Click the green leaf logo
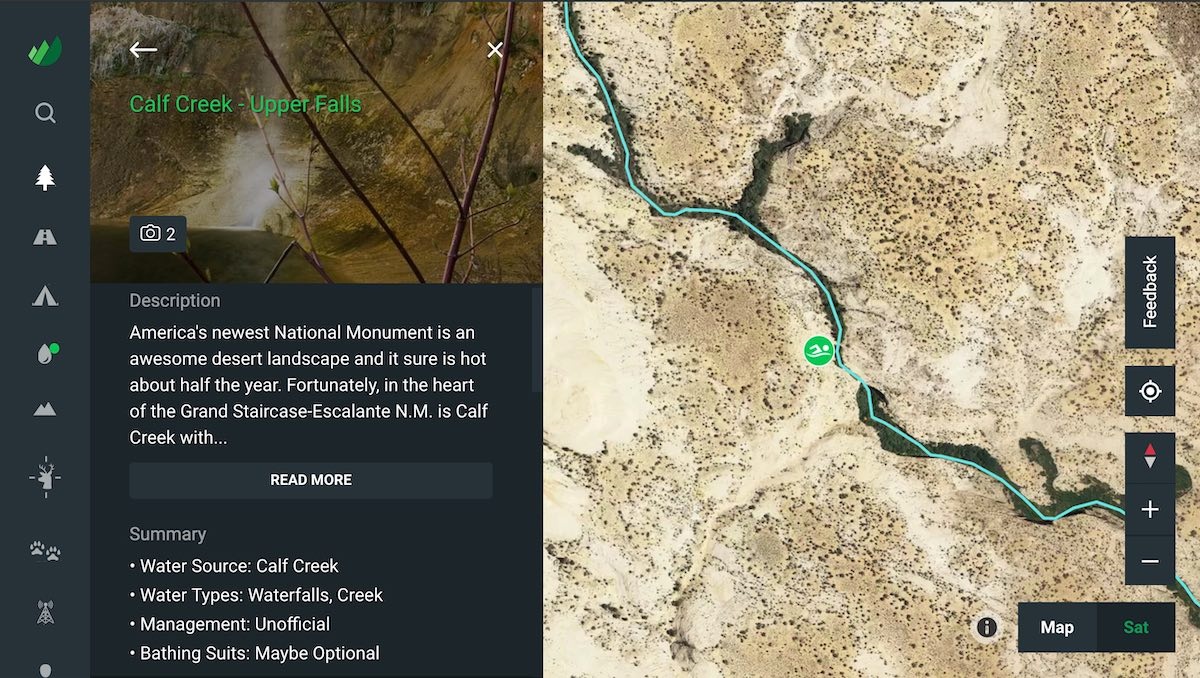The height and width of the screenshot is (678, 1200). pos(45,50)
